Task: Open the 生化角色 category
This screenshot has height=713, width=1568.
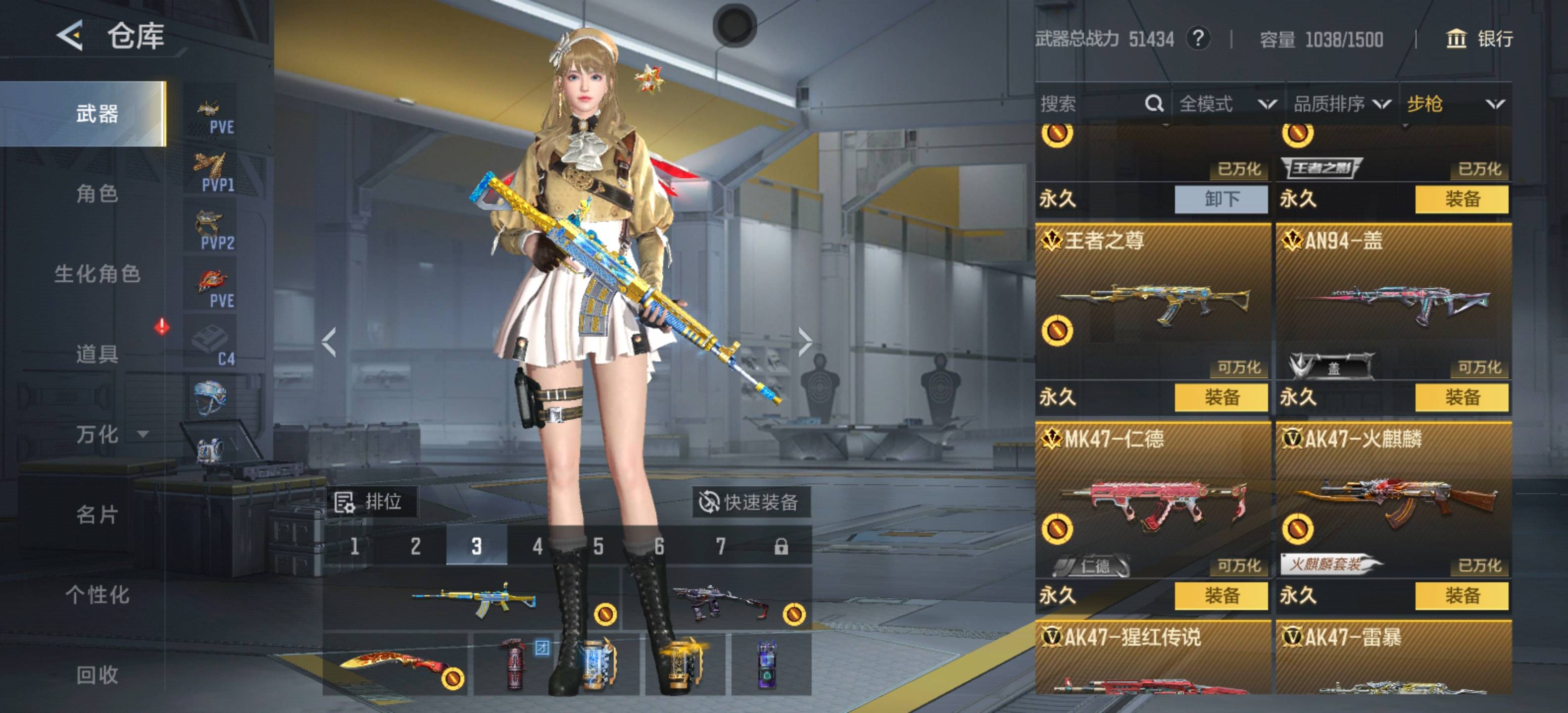Action: tap(98, 274)
